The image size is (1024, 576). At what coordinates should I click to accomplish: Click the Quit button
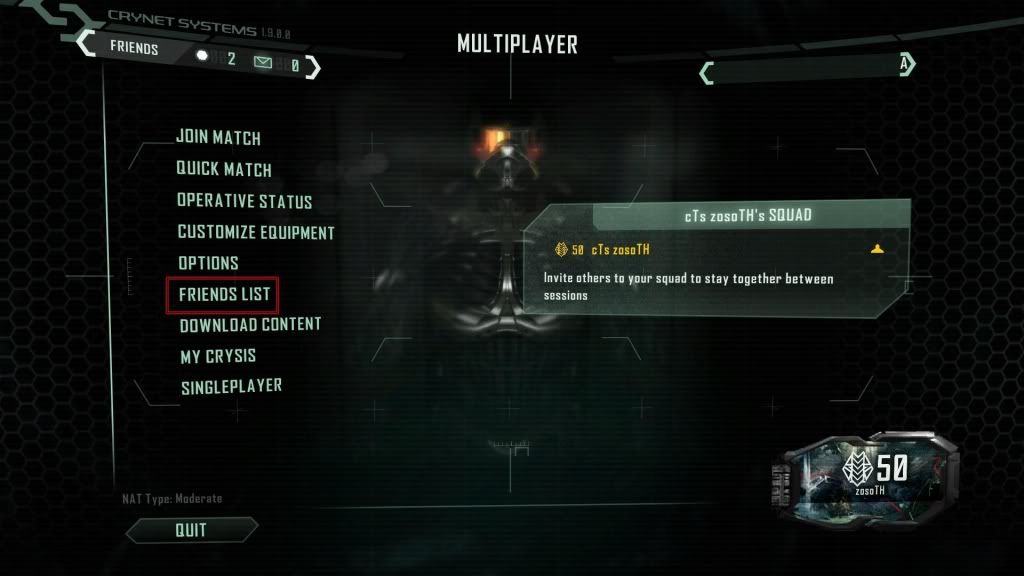tap(190, 529)
